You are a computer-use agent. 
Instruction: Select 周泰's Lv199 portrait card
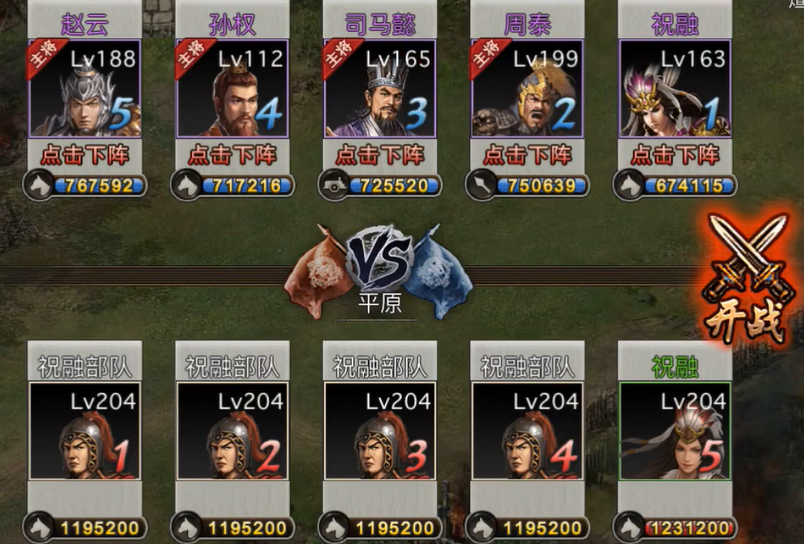[527, 88]
